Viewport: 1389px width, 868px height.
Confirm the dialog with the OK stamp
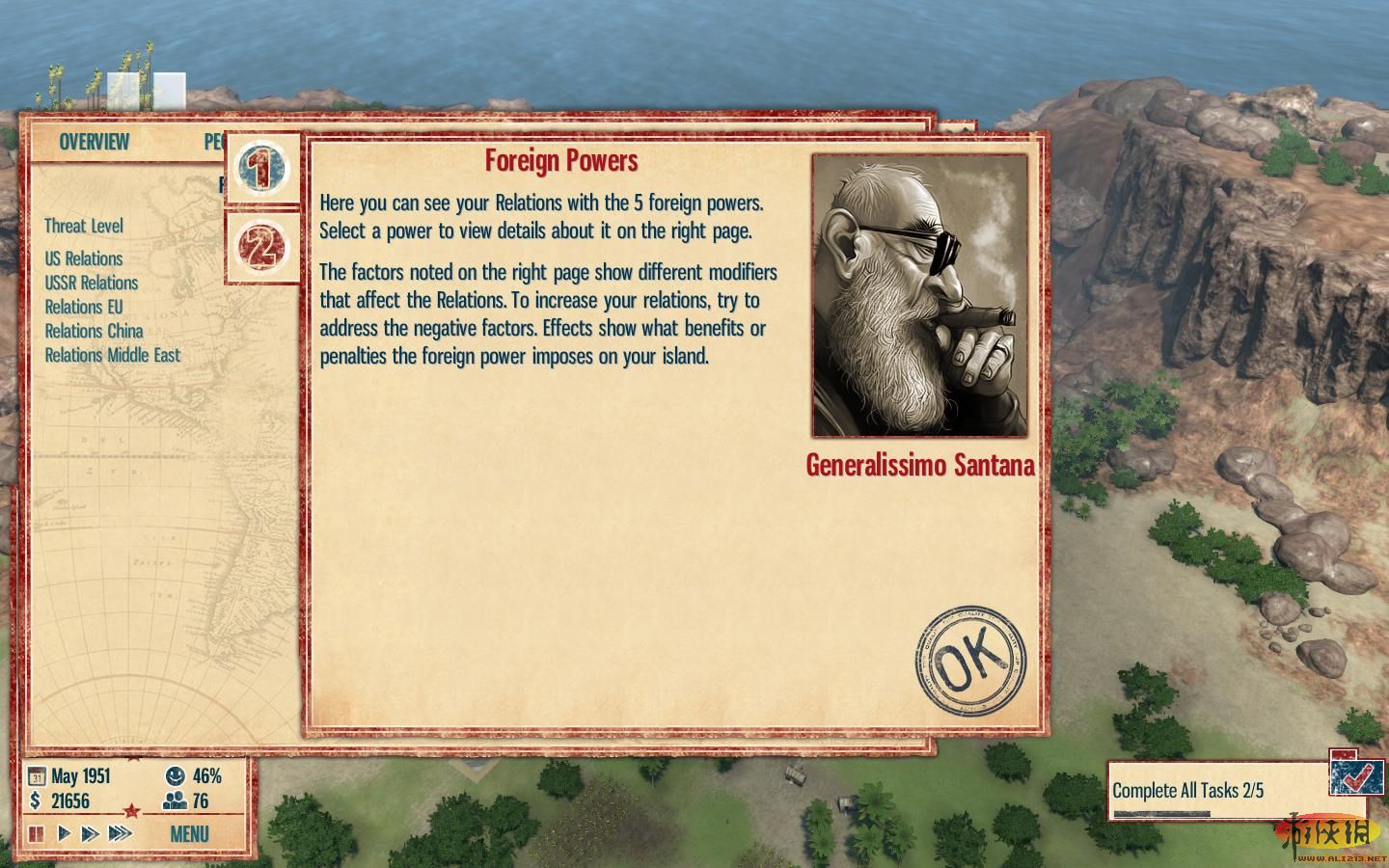click(970, 662)
